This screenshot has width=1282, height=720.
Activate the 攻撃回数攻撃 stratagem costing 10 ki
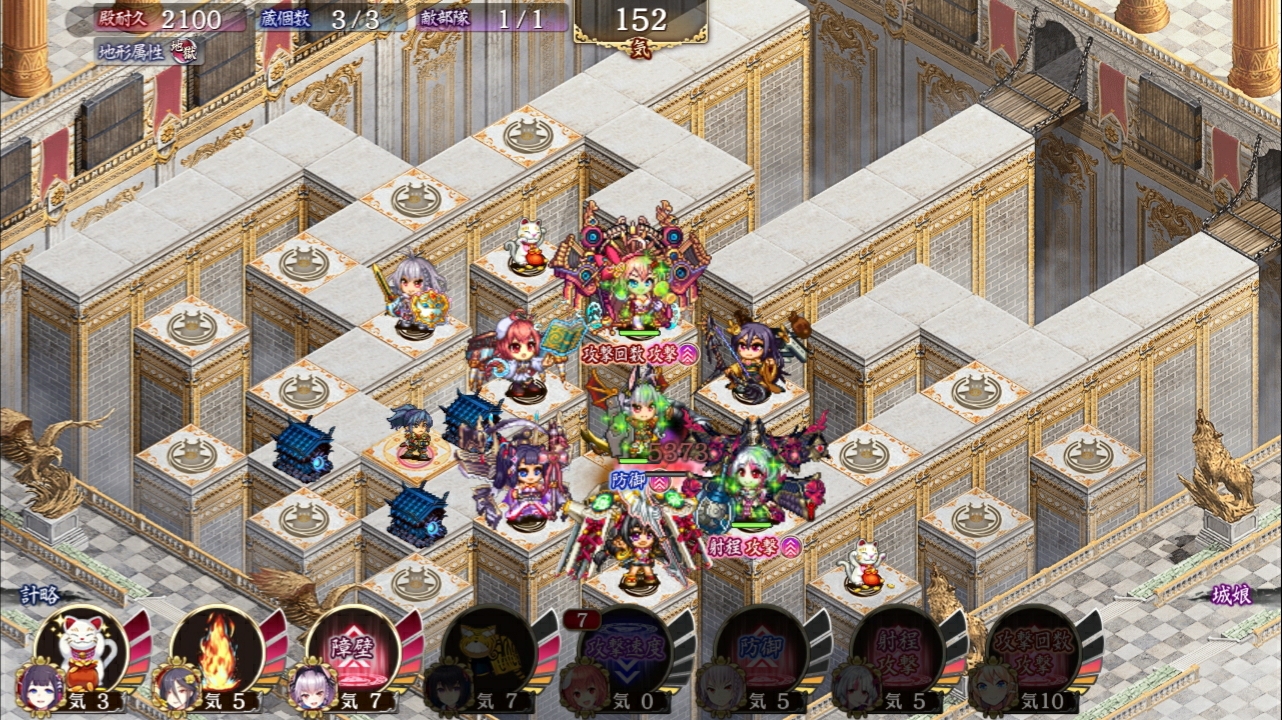1032,650
